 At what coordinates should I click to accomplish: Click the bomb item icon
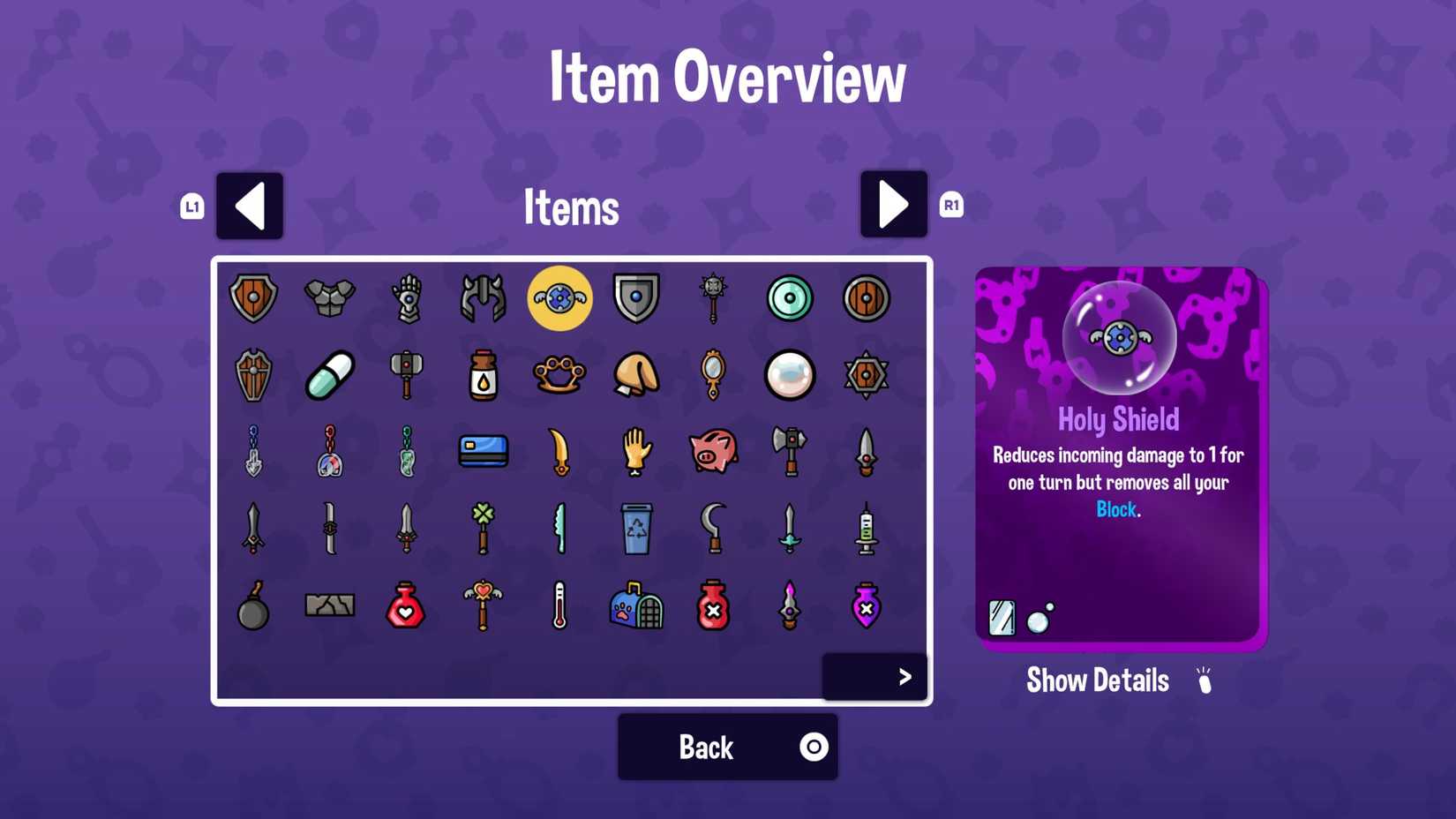click(x=252, y=605)
